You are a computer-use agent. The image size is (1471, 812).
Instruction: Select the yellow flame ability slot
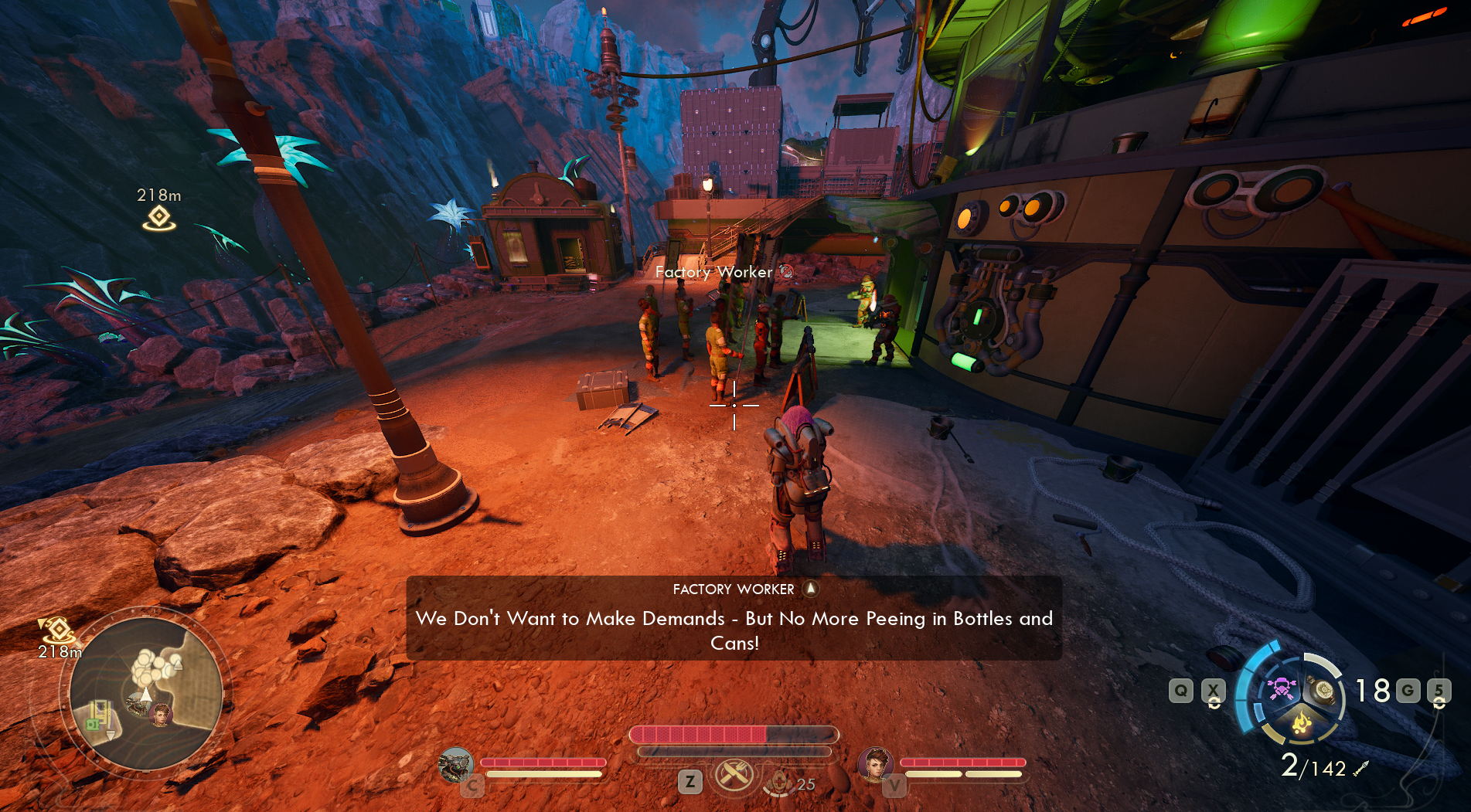(1302, 723)
